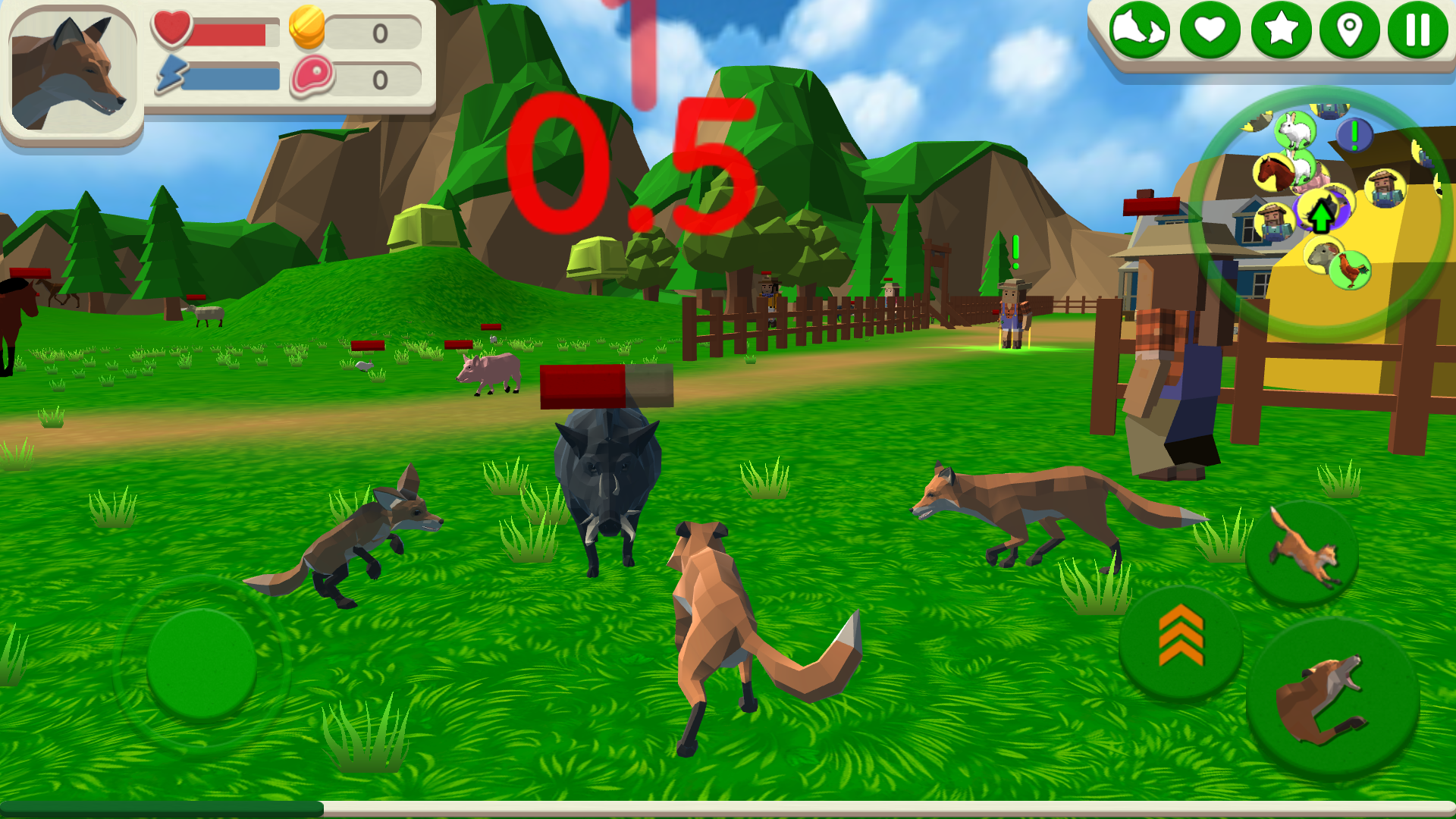Select the rabbit icon on the minimap
This screenshot has height=819, width=1456.
(1294, 130)
